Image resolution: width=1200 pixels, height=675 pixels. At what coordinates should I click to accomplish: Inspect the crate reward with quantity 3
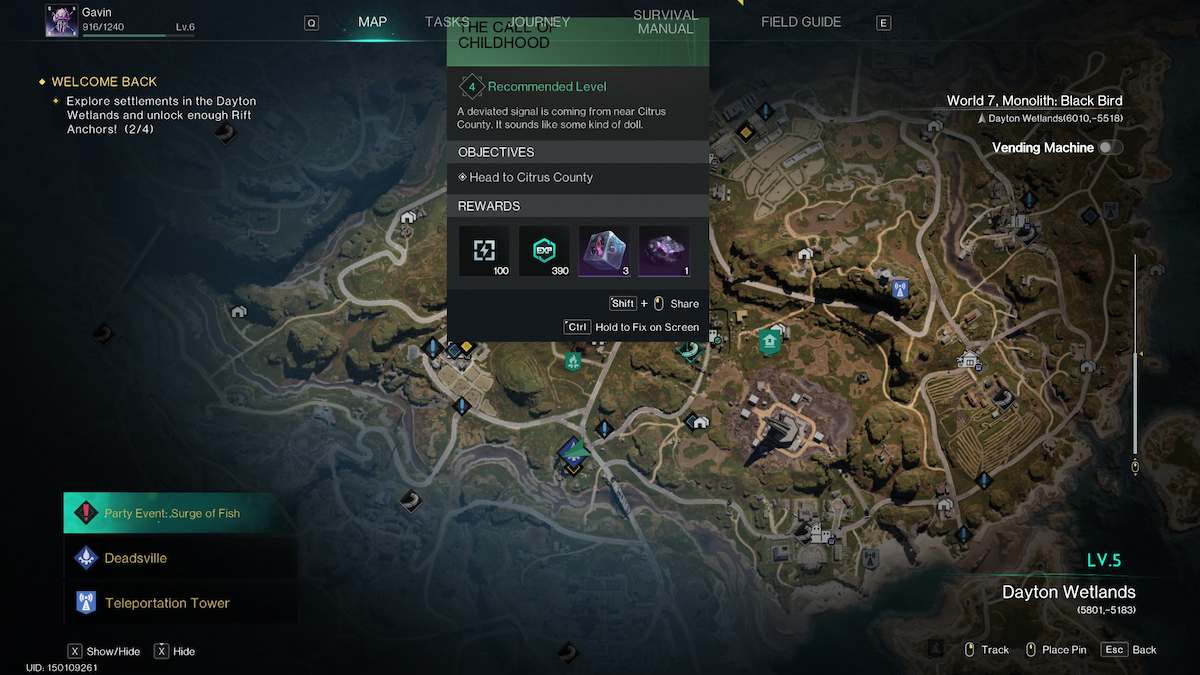tap(604, 251)
